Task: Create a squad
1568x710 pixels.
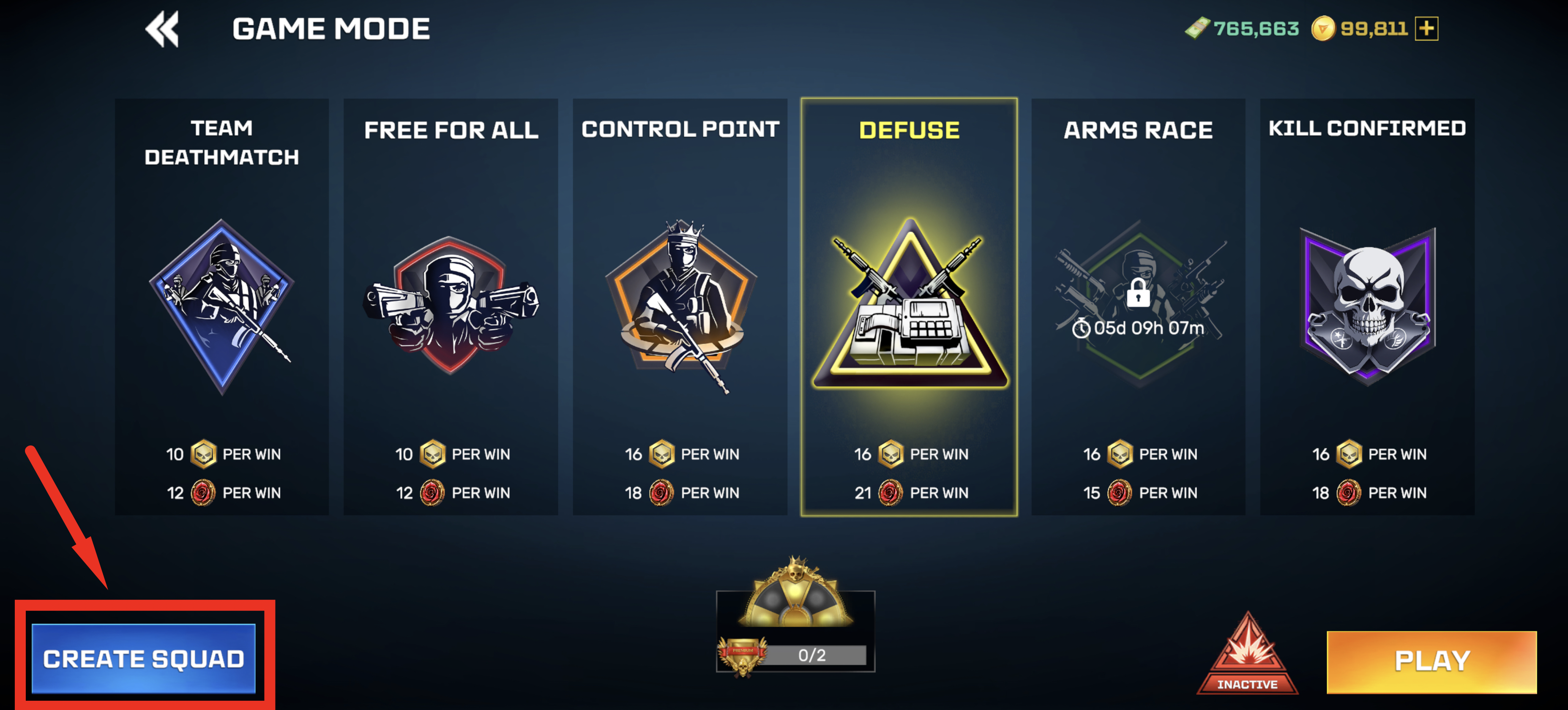Action: 144,658
